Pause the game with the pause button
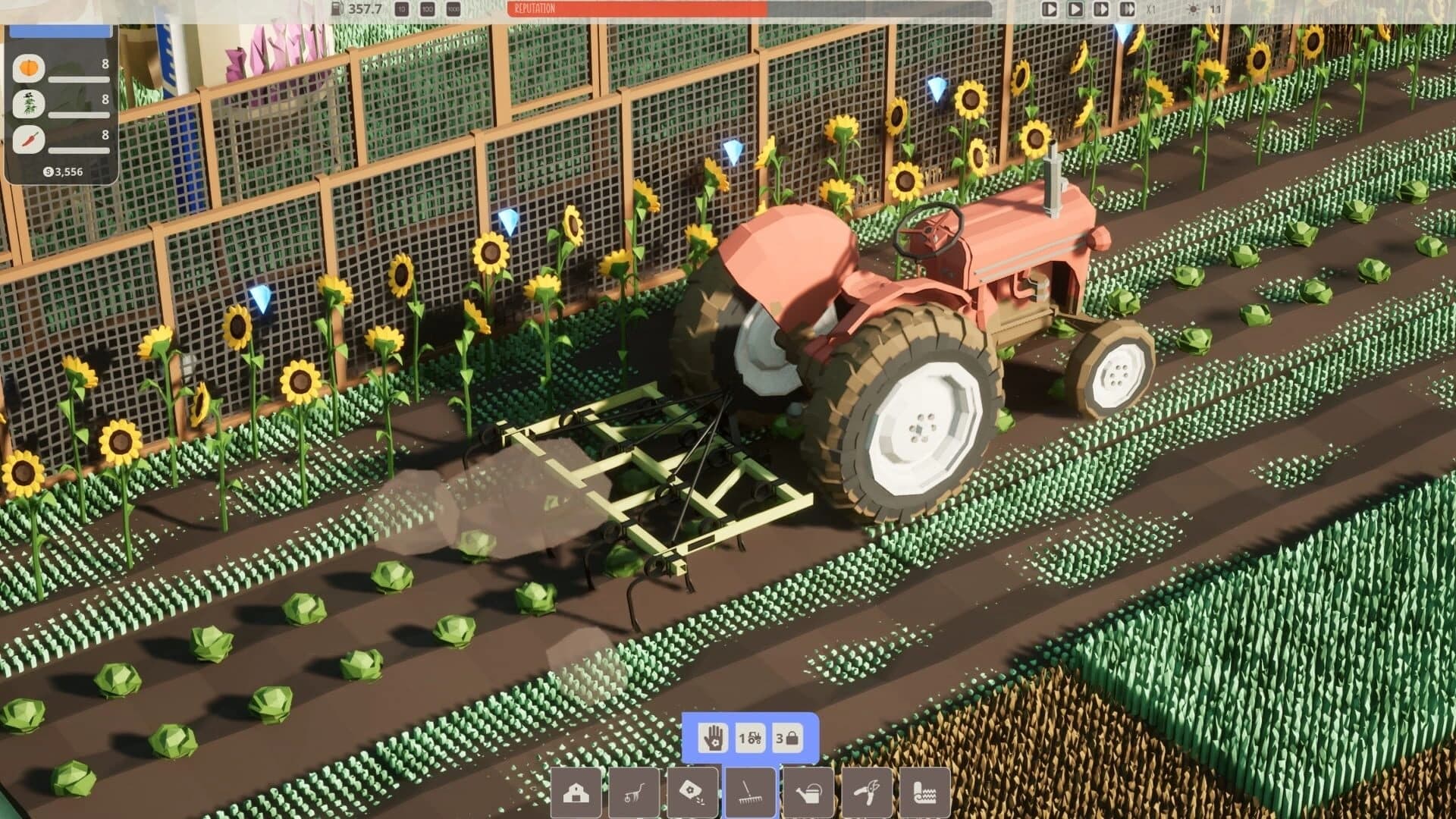 1050,9
